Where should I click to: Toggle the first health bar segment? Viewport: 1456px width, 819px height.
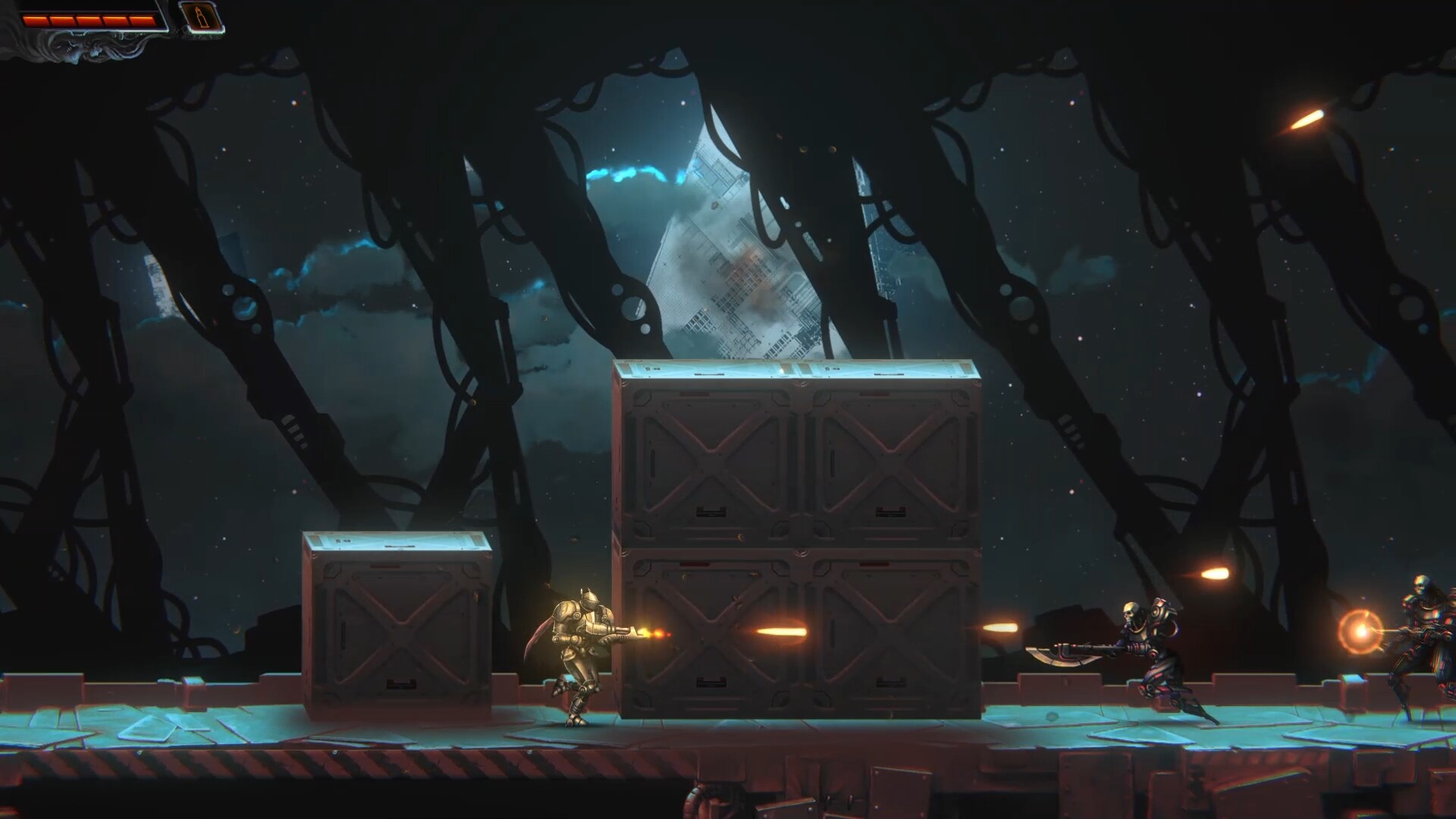click(x=36, y=20)
